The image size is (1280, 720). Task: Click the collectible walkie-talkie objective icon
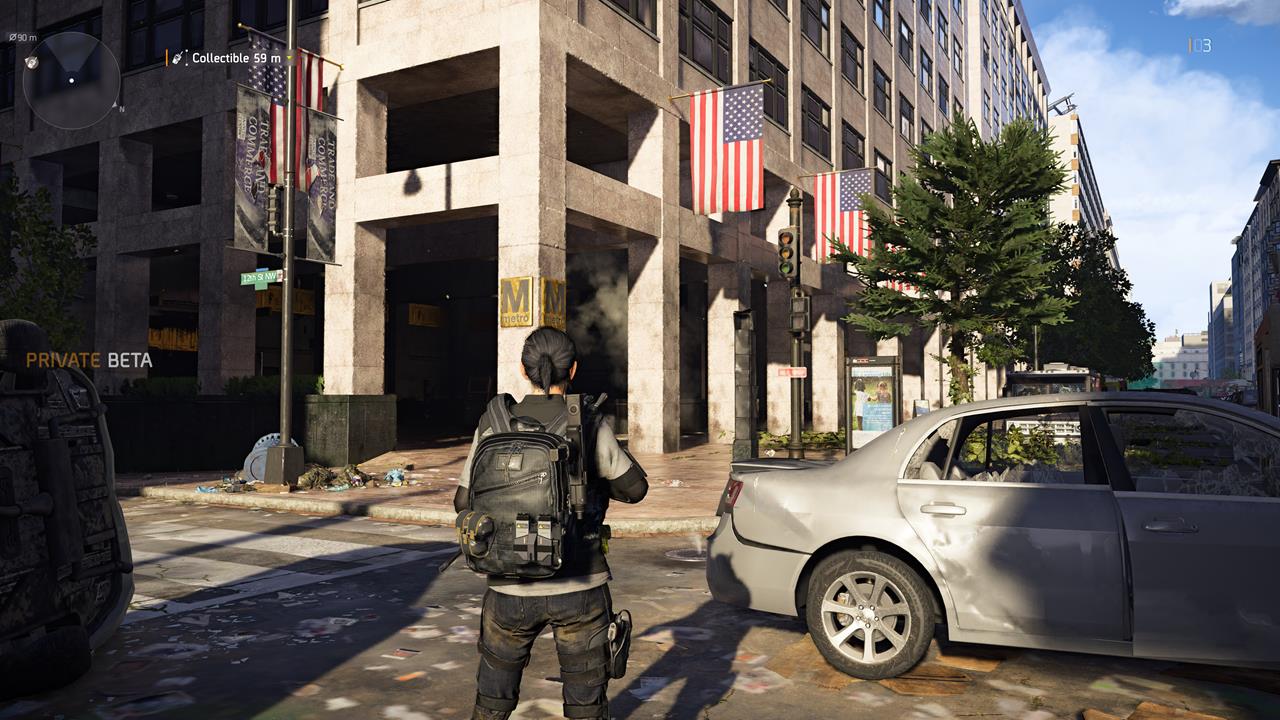[178, 58]
